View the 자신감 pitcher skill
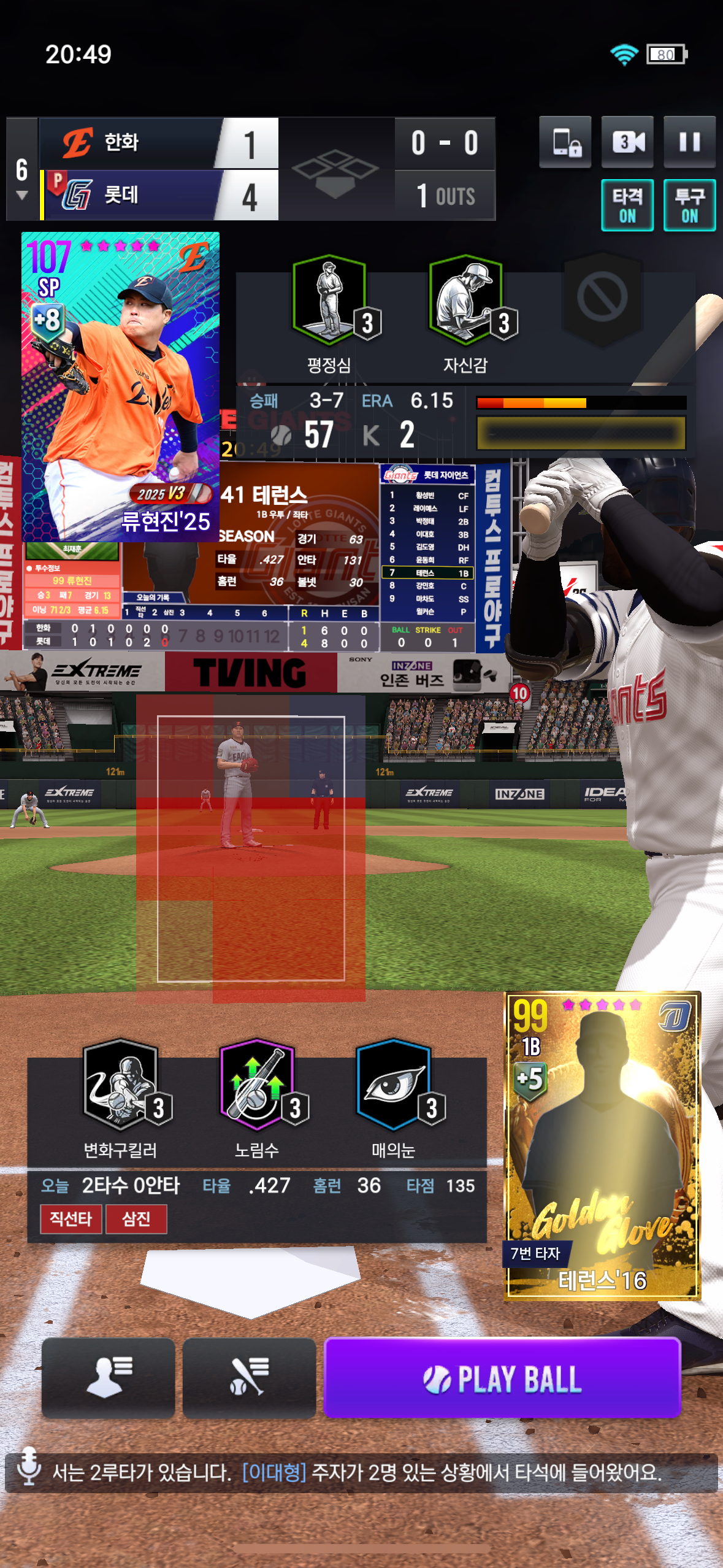This screenshot has width=723, height=1568. point(465,301)
